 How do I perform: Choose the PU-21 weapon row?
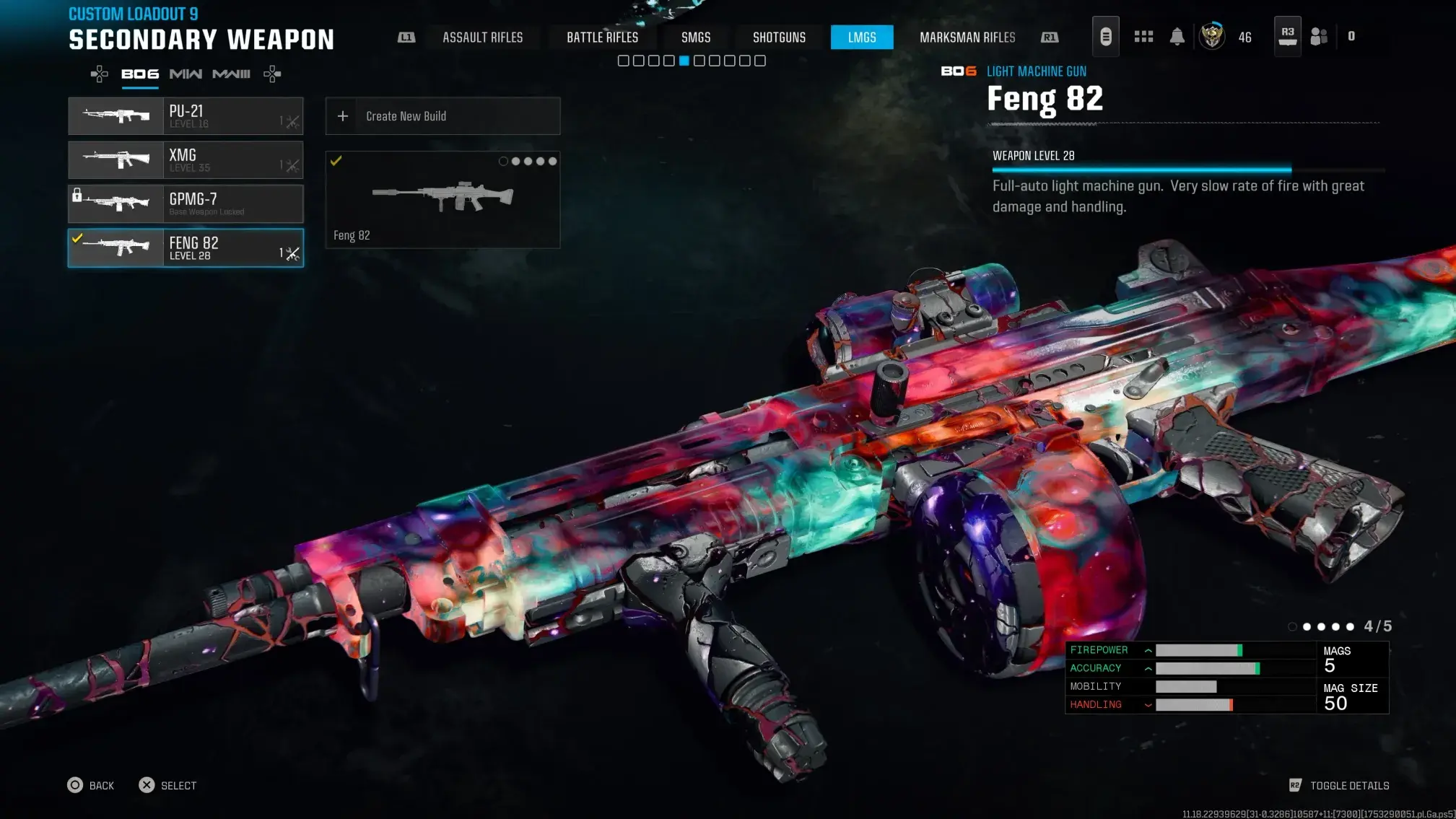pyautogui.click(x=186, y=116)
